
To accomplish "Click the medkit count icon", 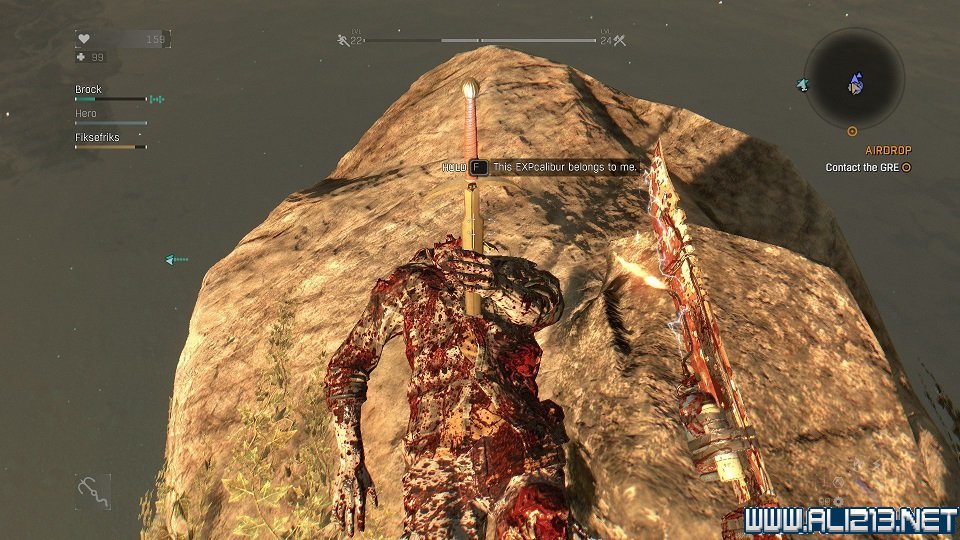I will (x=82, y=57).
